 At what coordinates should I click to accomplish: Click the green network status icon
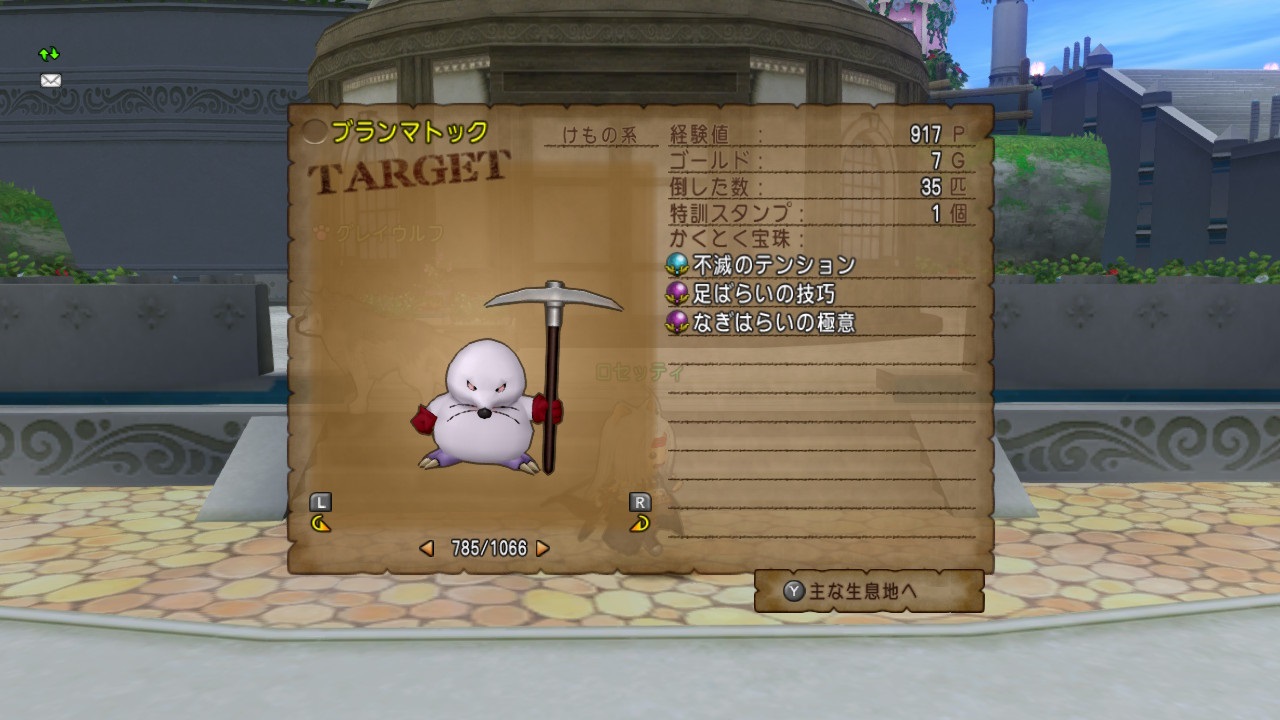49,54
